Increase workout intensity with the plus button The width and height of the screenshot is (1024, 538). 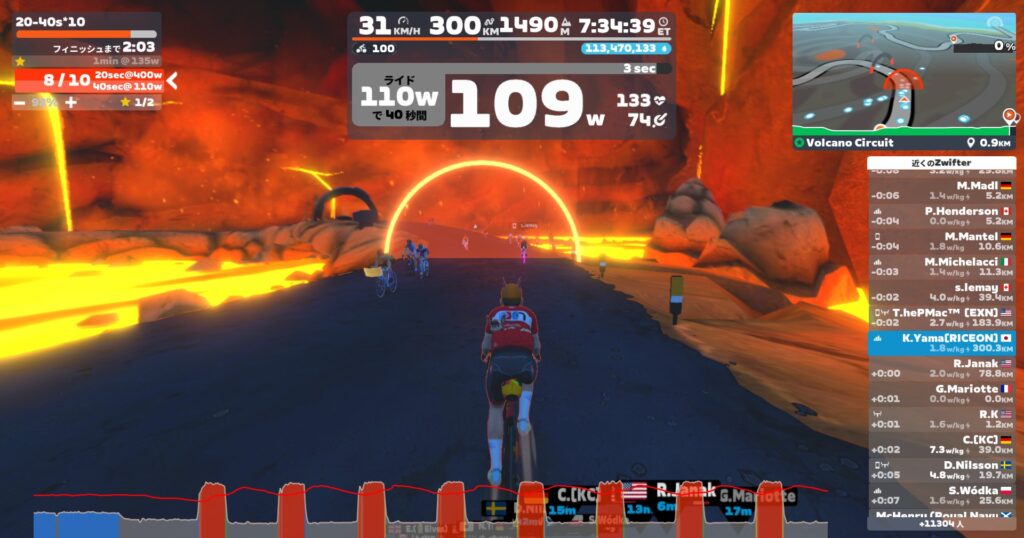pyautogui.click(x=71, y=102)
